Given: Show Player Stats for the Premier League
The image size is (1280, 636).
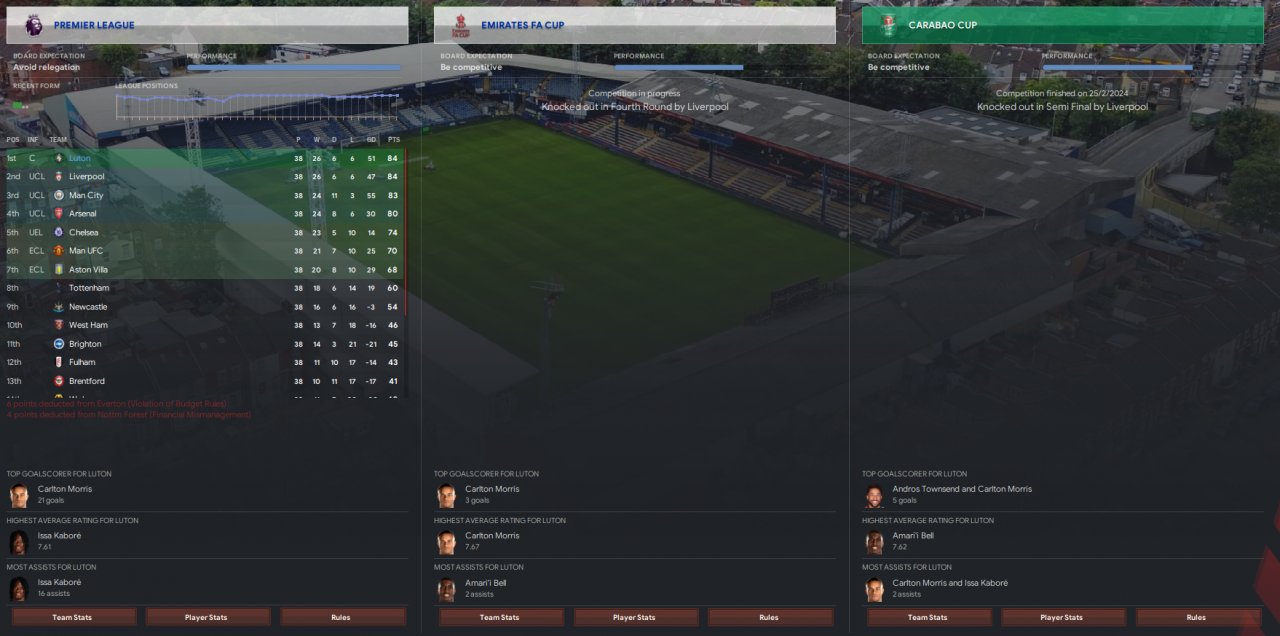Looking at the screenshot, I should coord(208,617).
